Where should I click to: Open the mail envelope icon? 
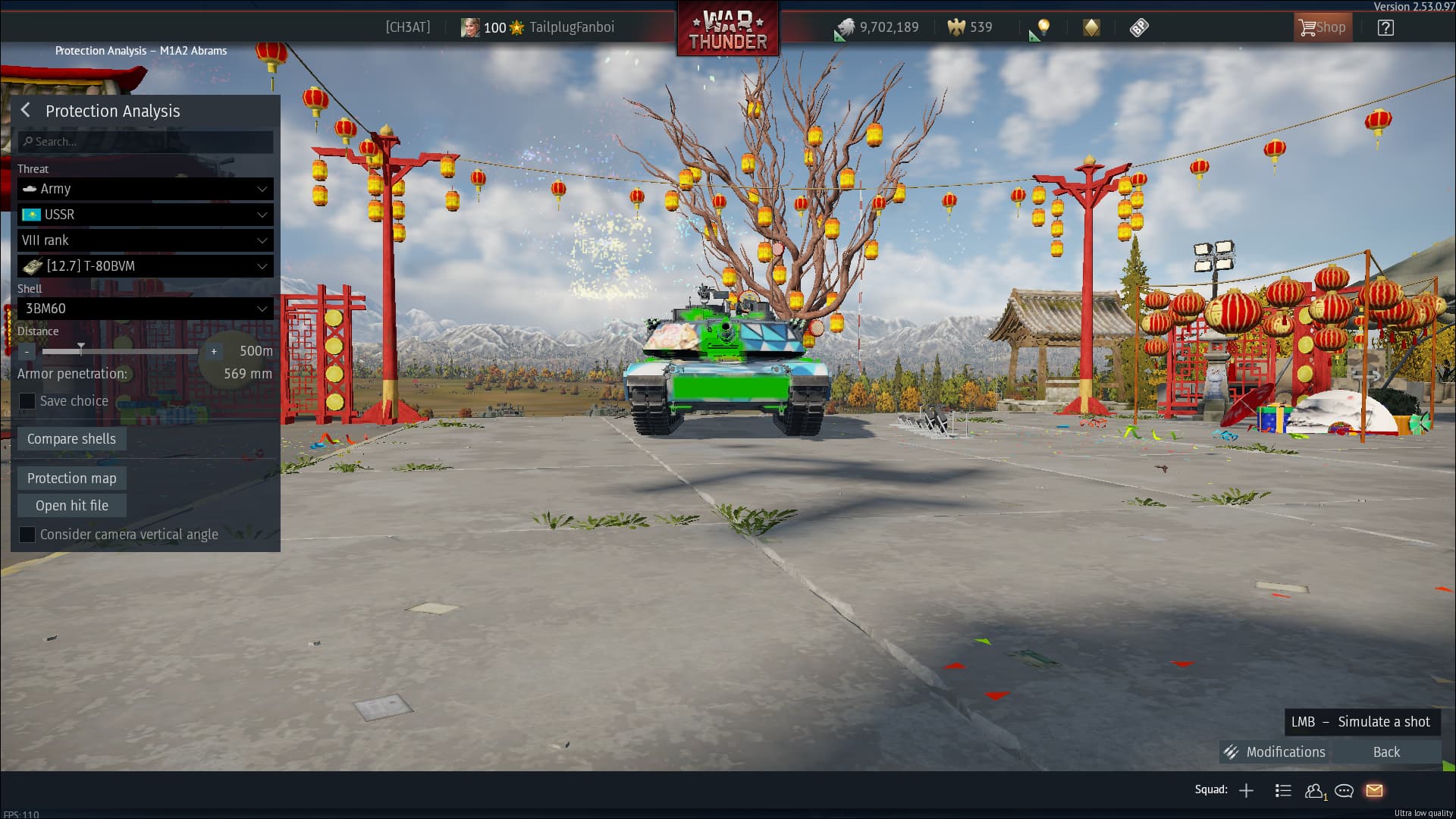(1374, 790)
